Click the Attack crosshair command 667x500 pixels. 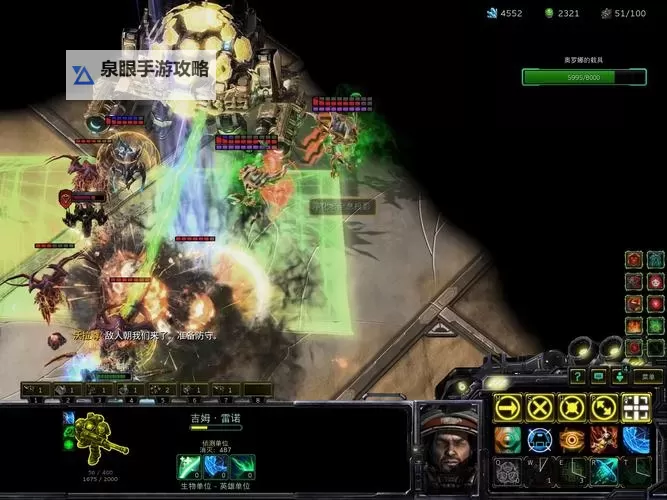click(x=636, y=407)
